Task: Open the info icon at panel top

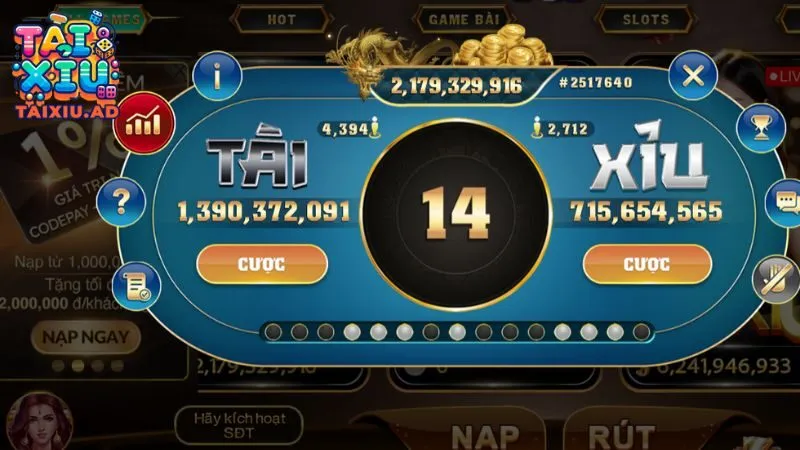Action: [x=219, y=76]
